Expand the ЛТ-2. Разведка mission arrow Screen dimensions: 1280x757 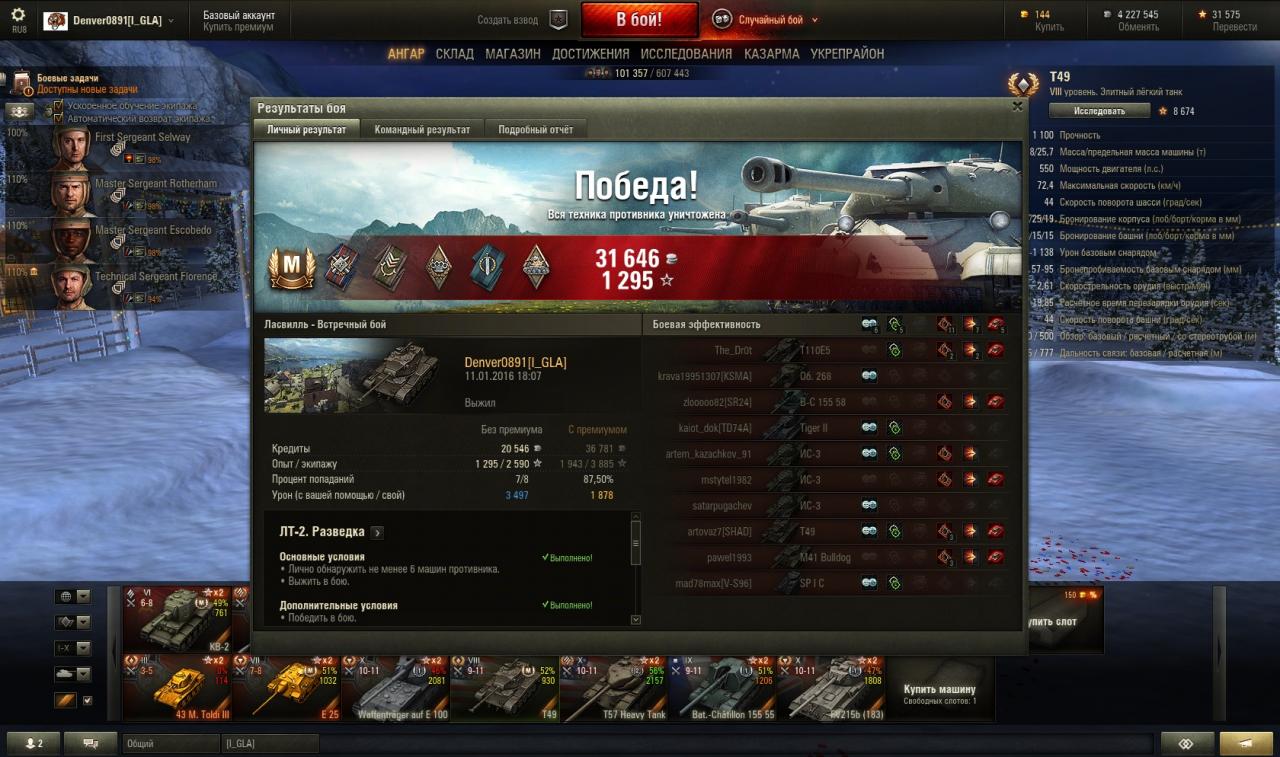click(x=377, y=533)
